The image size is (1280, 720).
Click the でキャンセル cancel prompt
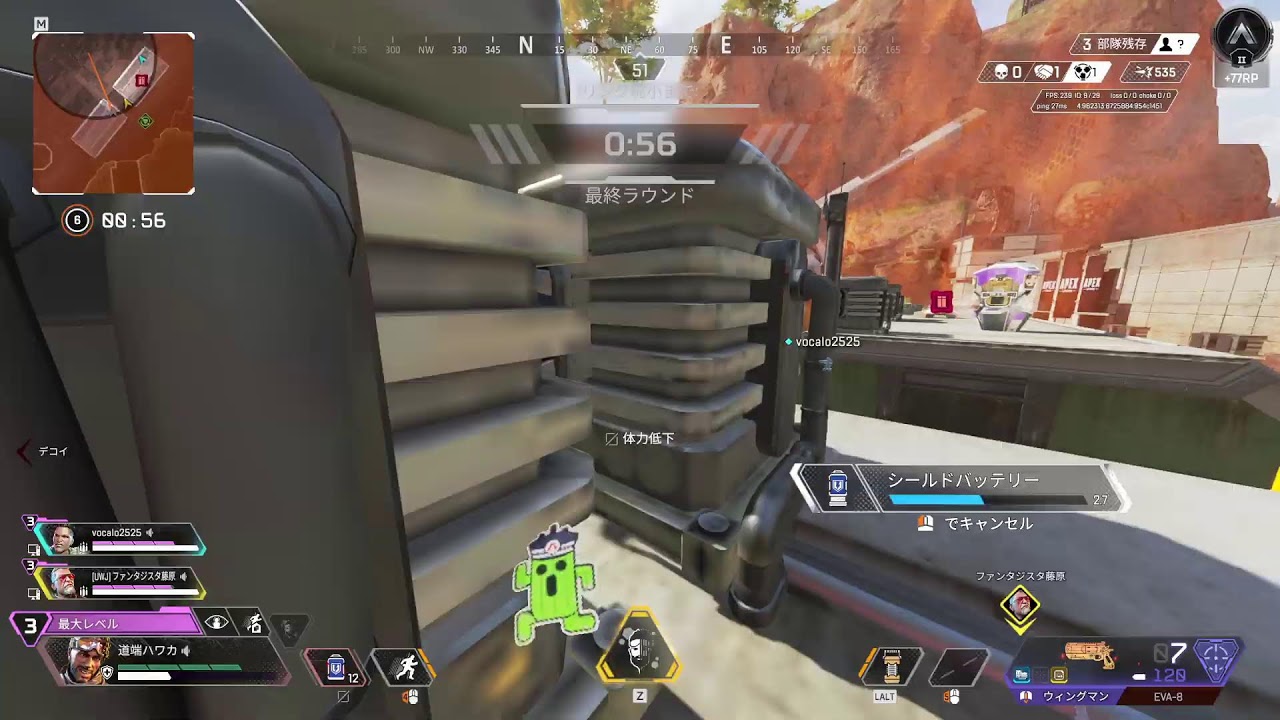pyautogui.click(x=980, y=523)
